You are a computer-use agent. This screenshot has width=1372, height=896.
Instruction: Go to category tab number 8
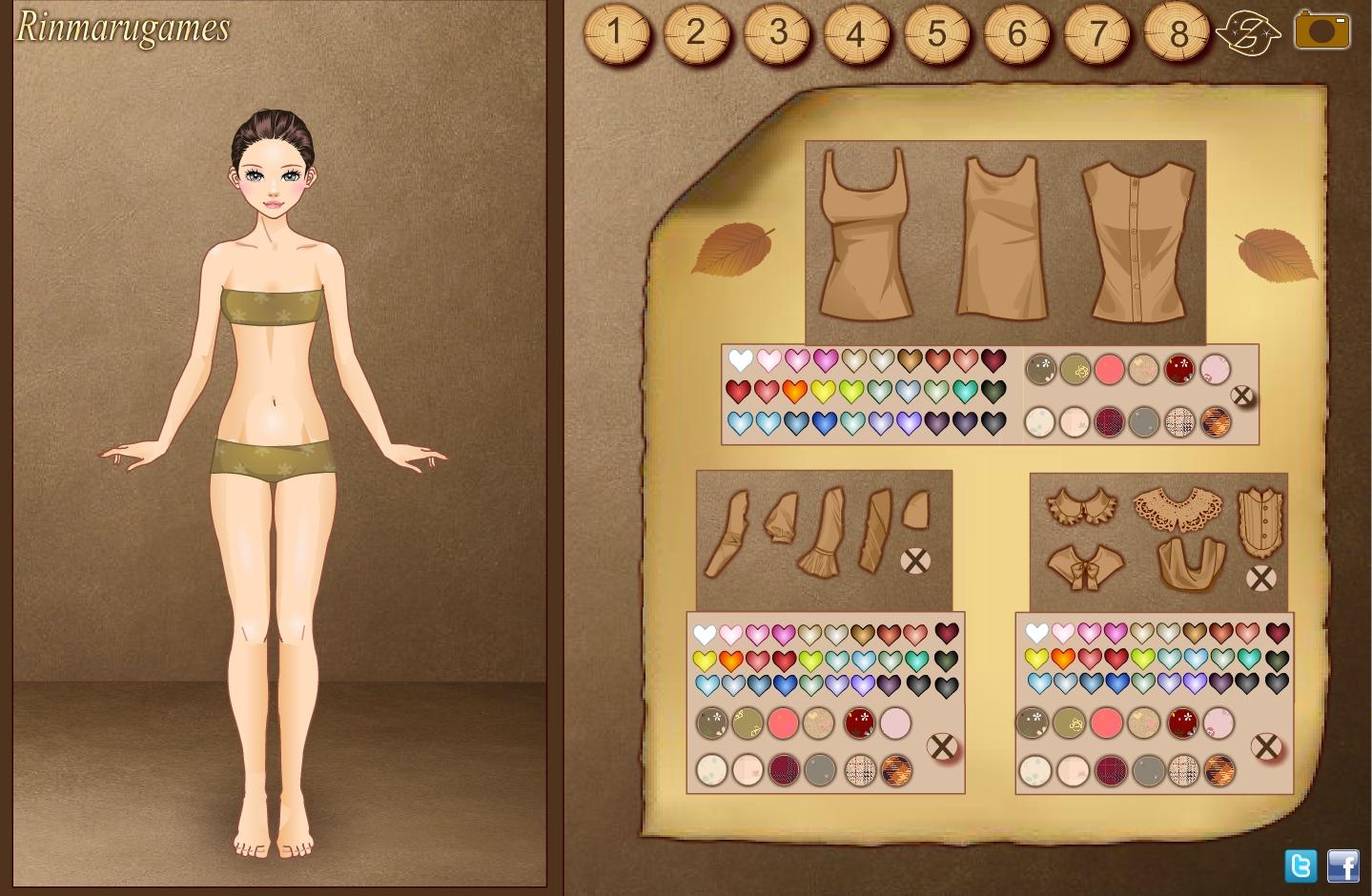pyautogui.click(x=1178, y=34)
